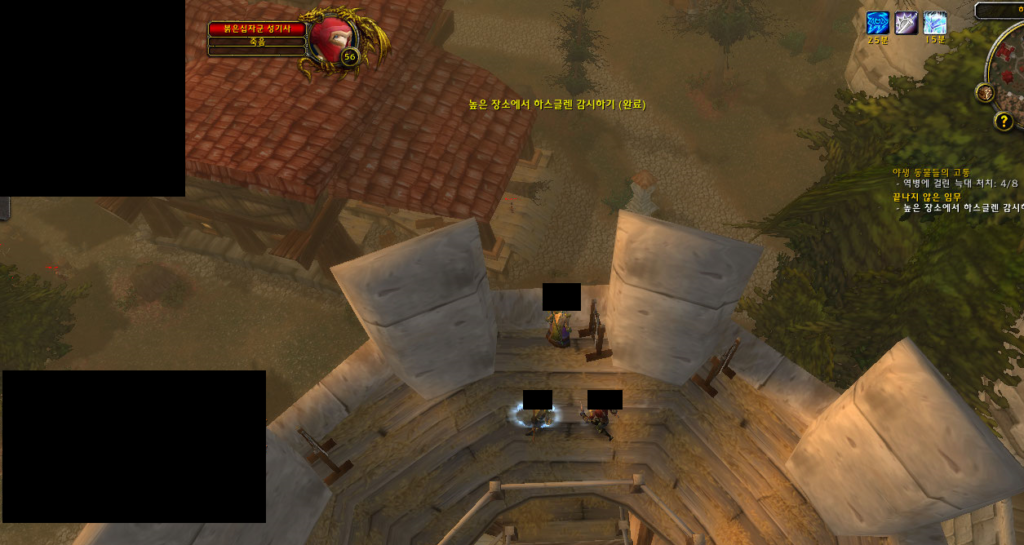The width and height of the screenshot is (1024, 545).
Task: Open the 끝나지 않은 임무 quest entry
Action: 926,197
